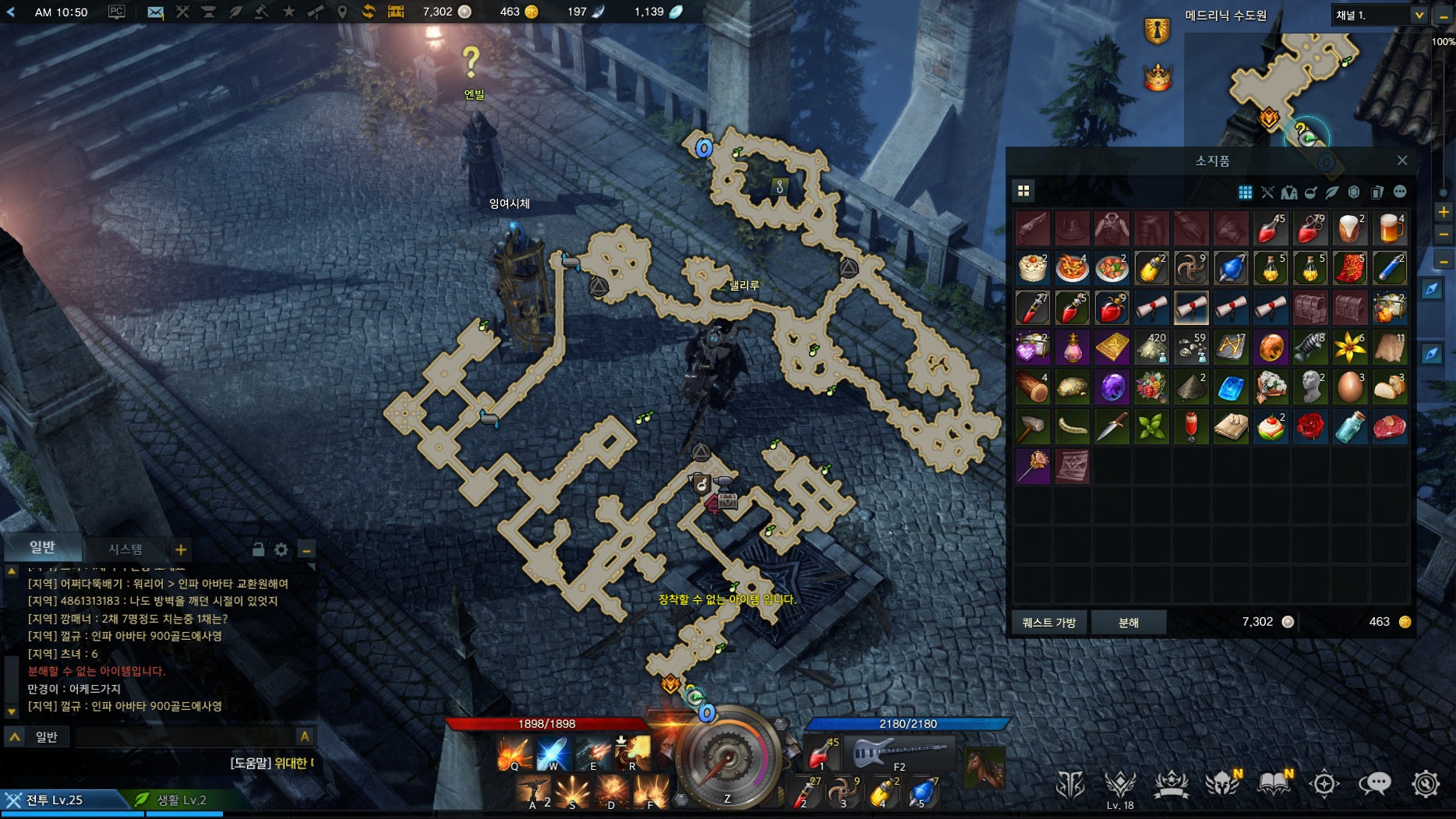Viewport: 1456px width, 819px height.
Task: Pick the wooden log item slot
Action: pos(1033,387)
